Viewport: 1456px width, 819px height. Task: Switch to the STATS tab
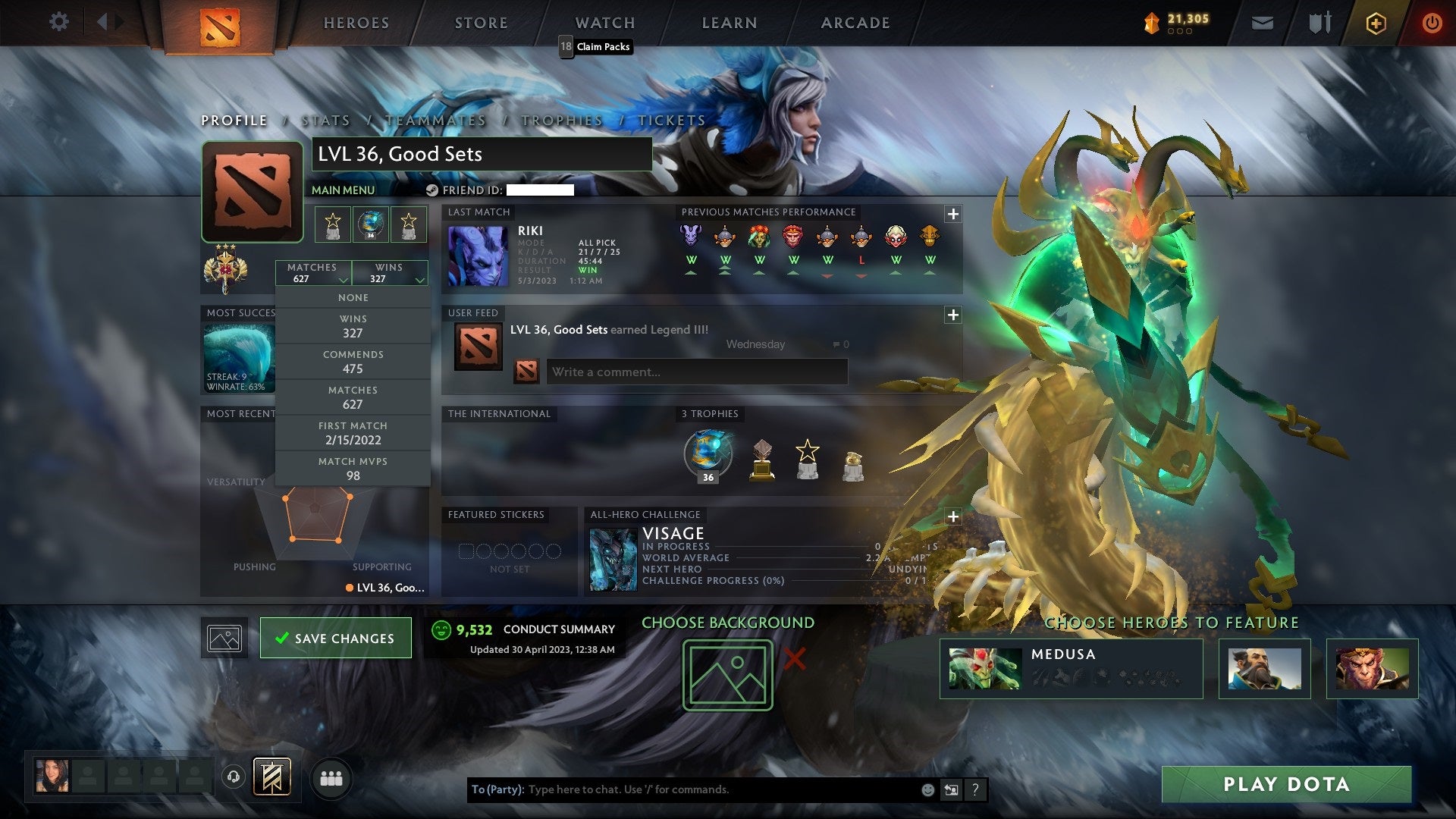coord(325,120)
